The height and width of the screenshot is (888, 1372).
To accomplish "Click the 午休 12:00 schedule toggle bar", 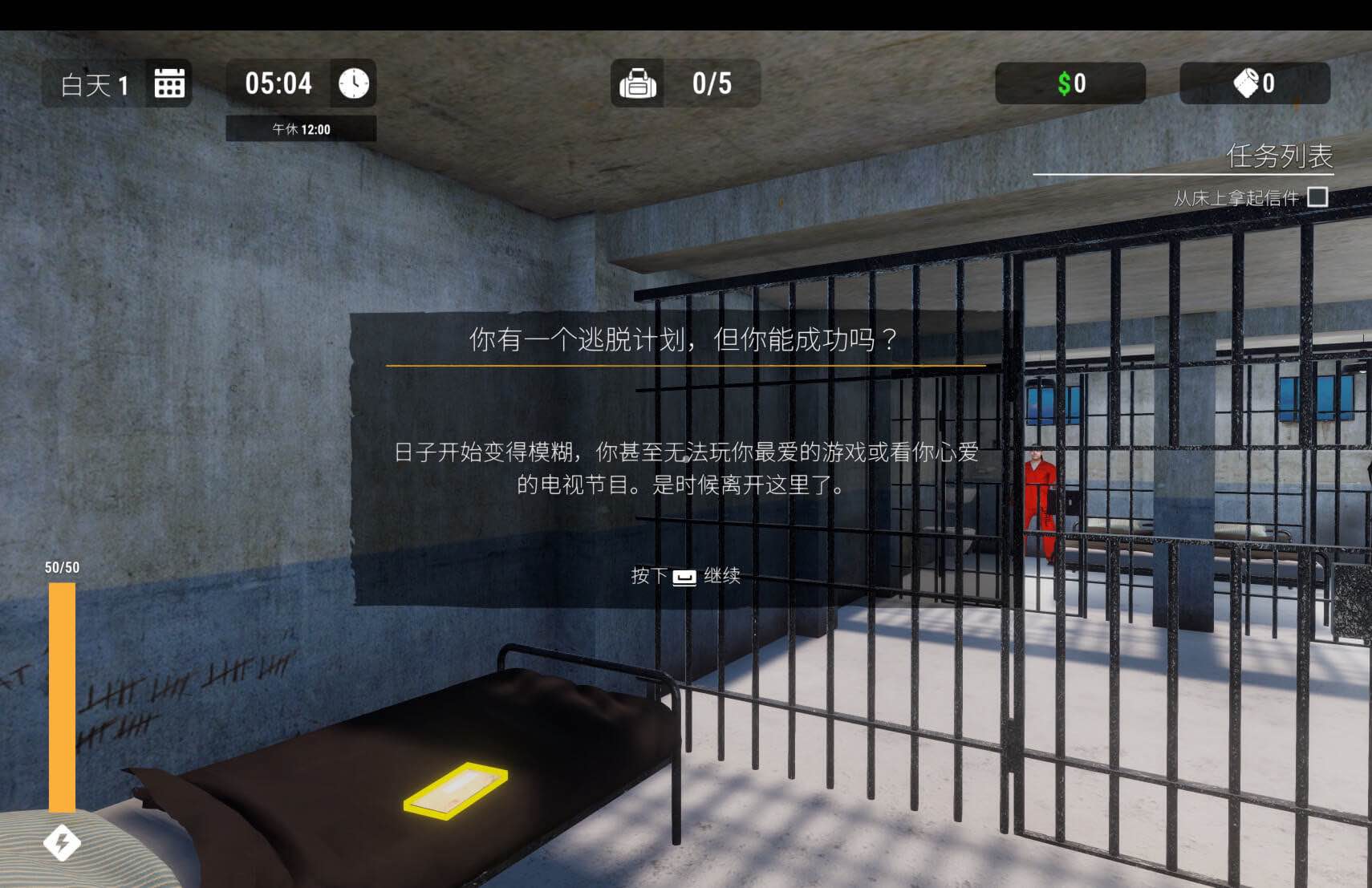I will point(300,128).
